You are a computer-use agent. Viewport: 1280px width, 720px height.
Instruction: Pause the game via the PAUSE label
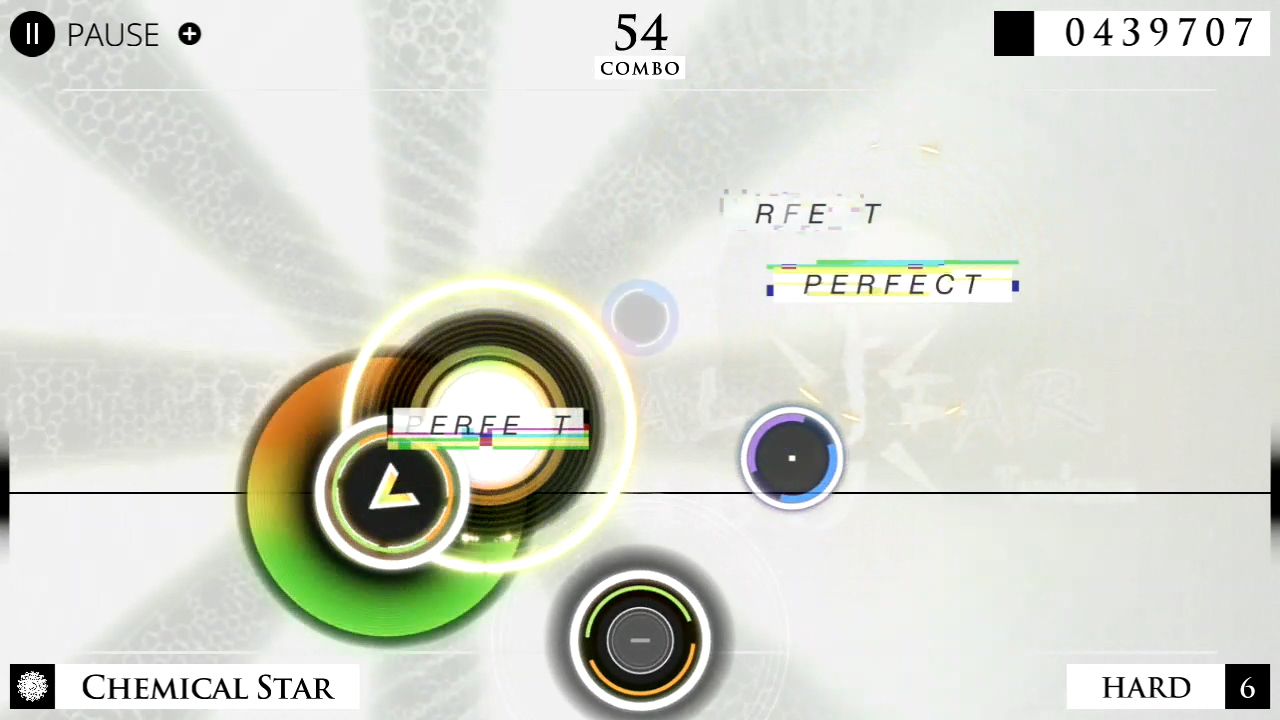[x=112, y=34]
